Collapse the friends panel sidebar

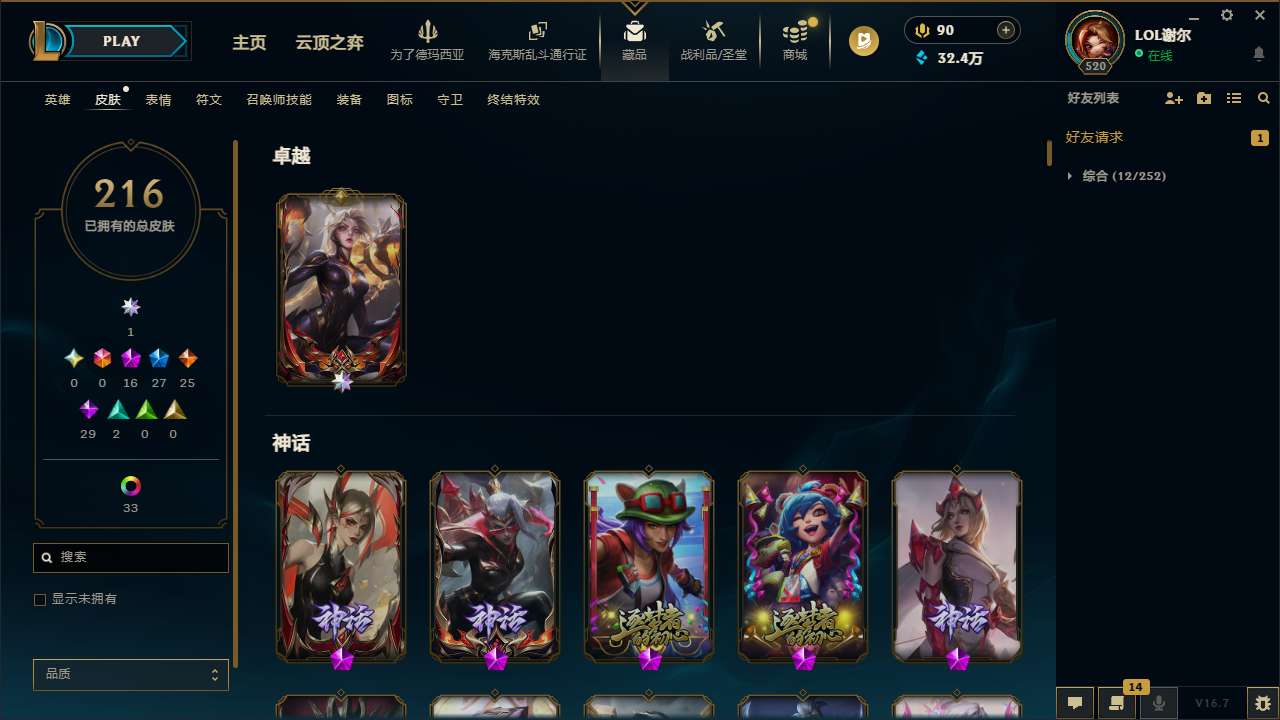click(x=1048, y=152)
